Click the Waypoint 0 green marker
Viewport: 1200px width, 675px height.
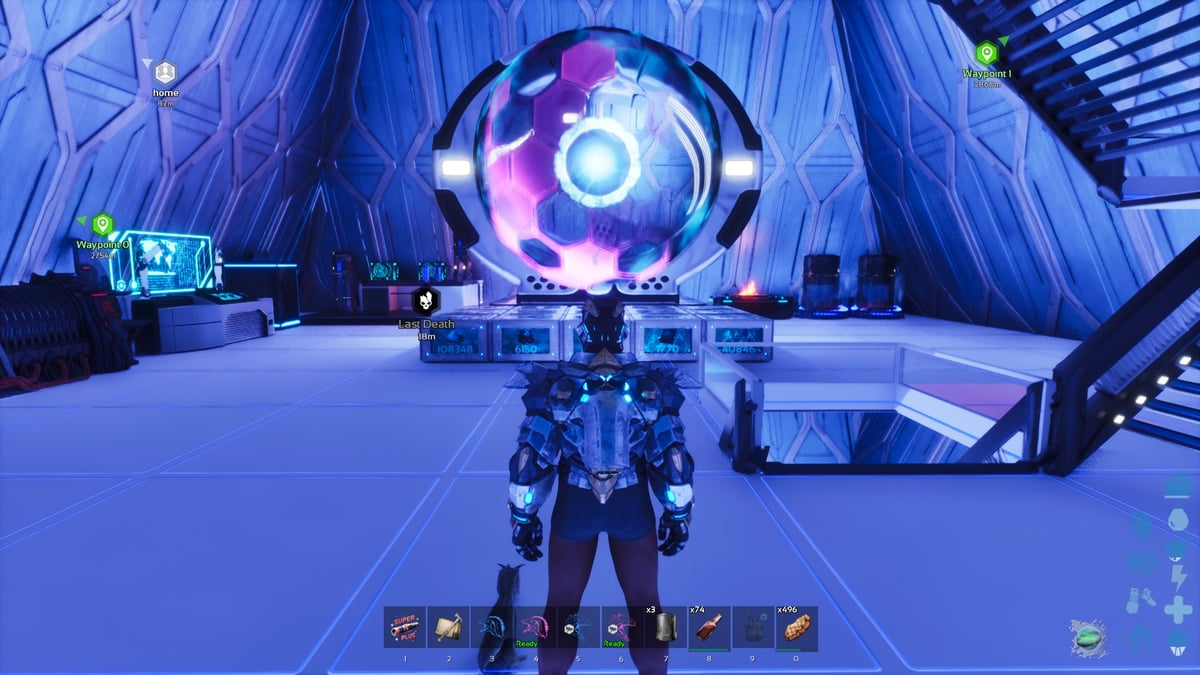click(103, 225)
